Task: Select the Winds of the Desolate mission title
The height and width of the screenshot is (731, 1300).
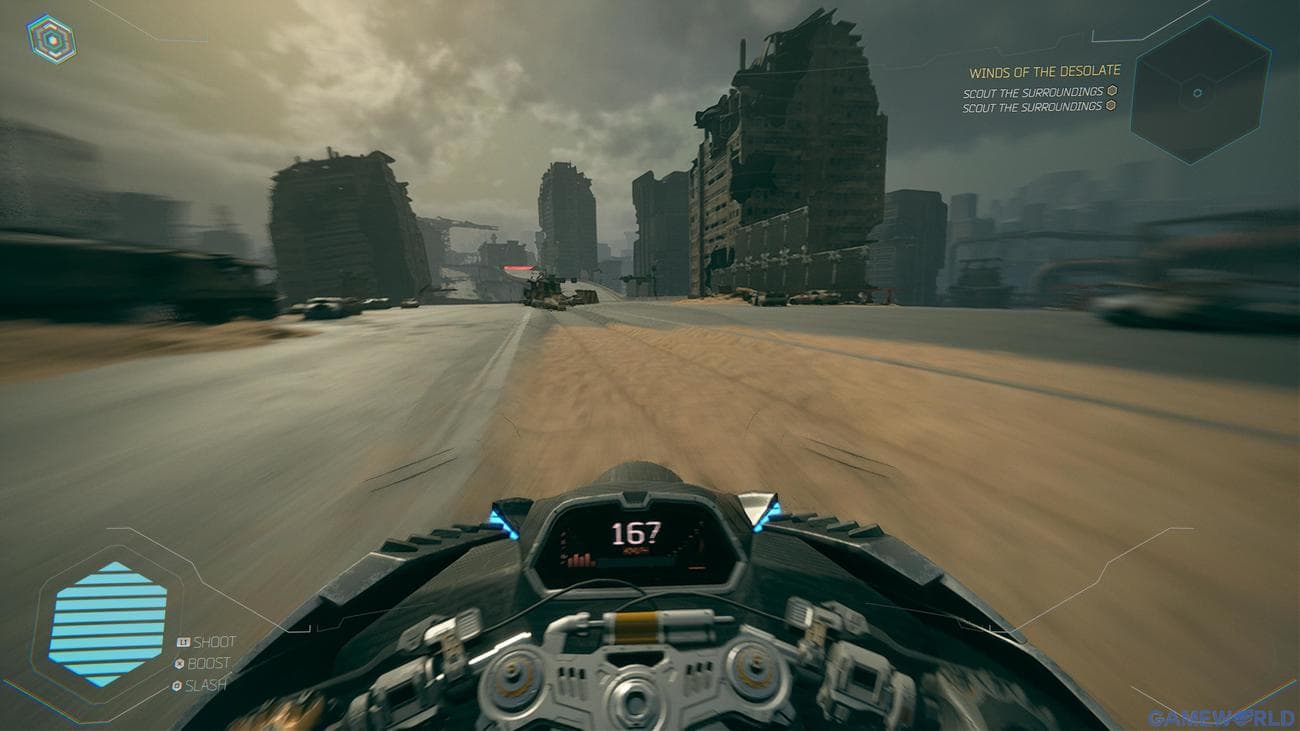Action: point(1045,71)
